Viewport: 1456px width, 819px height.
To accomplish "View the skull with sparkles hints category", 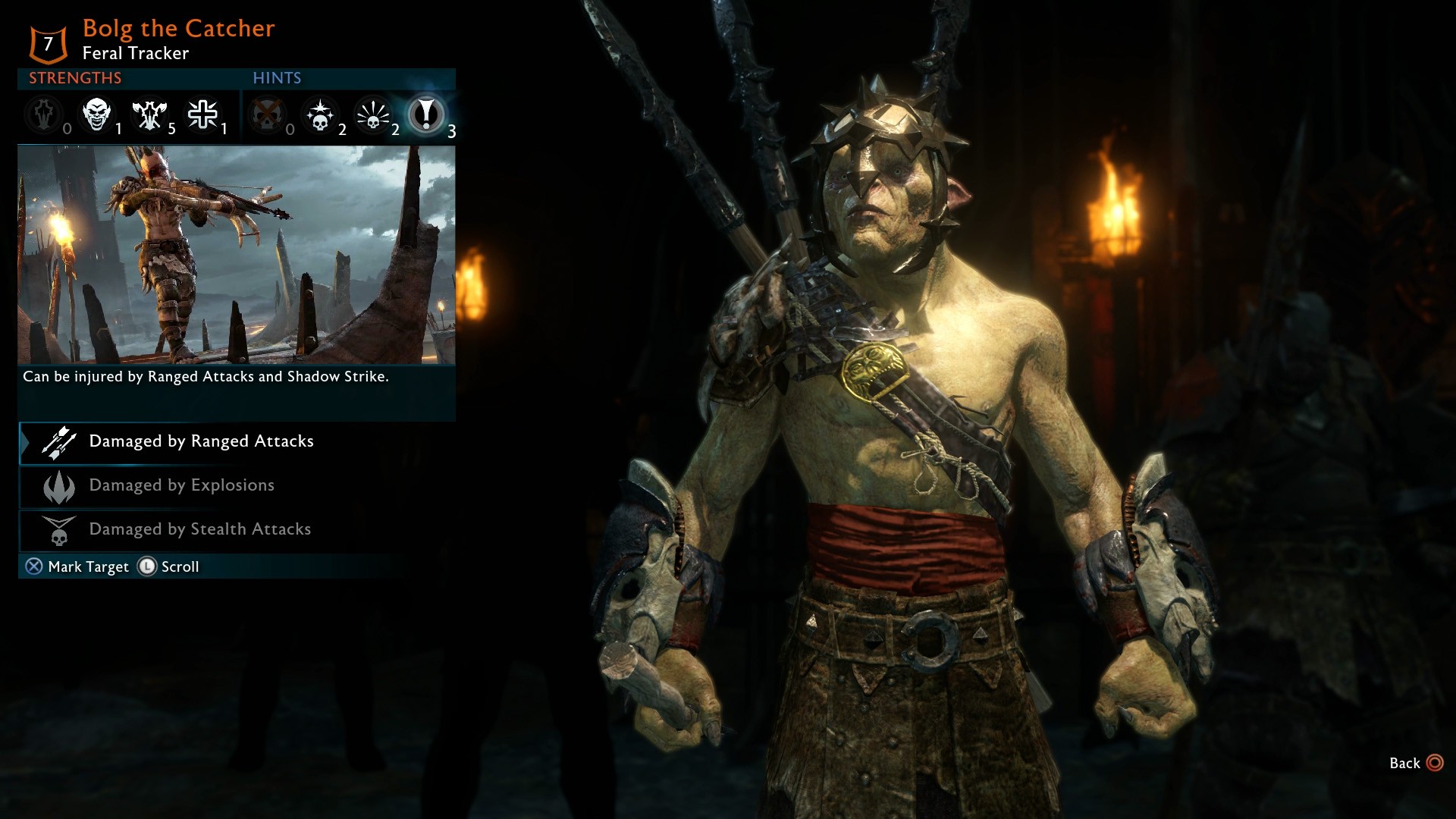I will [320, 115].
